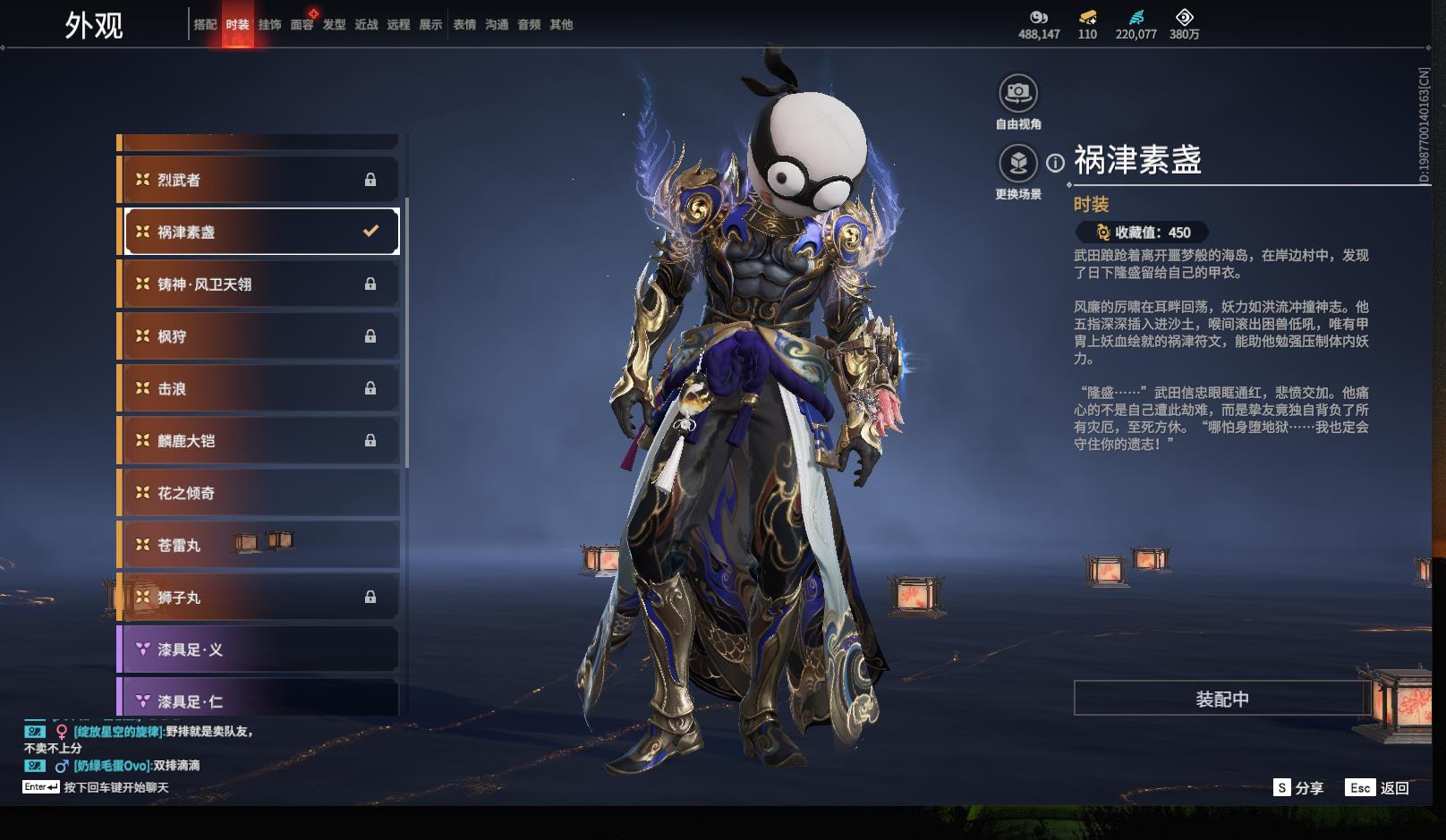
Task: Choose the 麟鹿大铠 outfit
Action: coord(259,441)
